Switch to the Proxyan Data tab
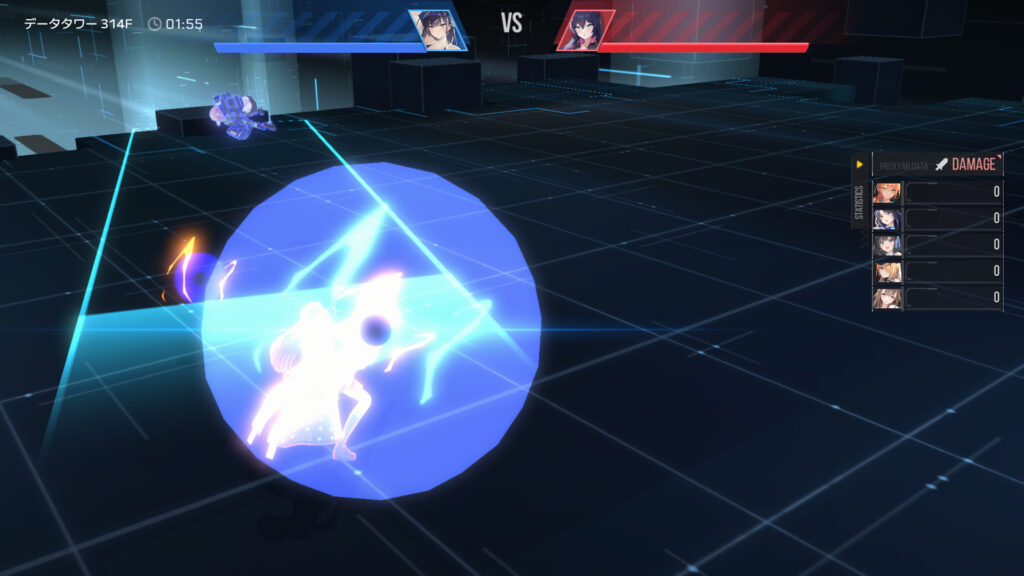1024x576 pixels. tap(901, 164)
